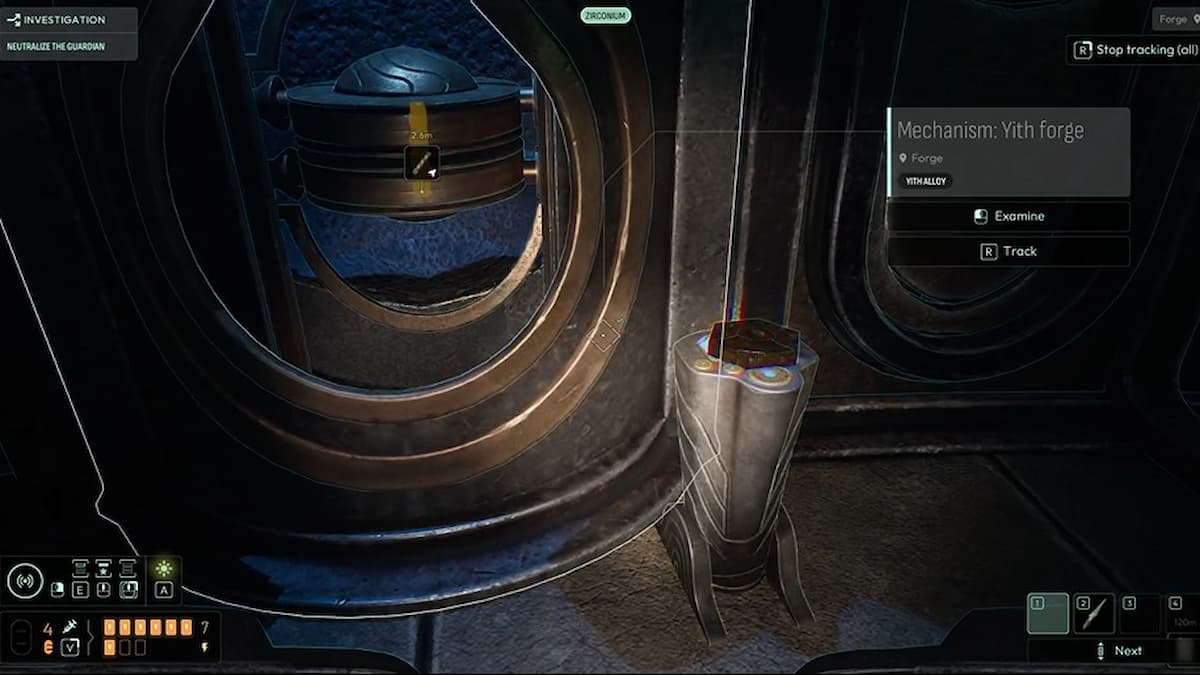Toggle the green flashlight icon
Screen dimensions: 1200x675
tap(164, 569)
